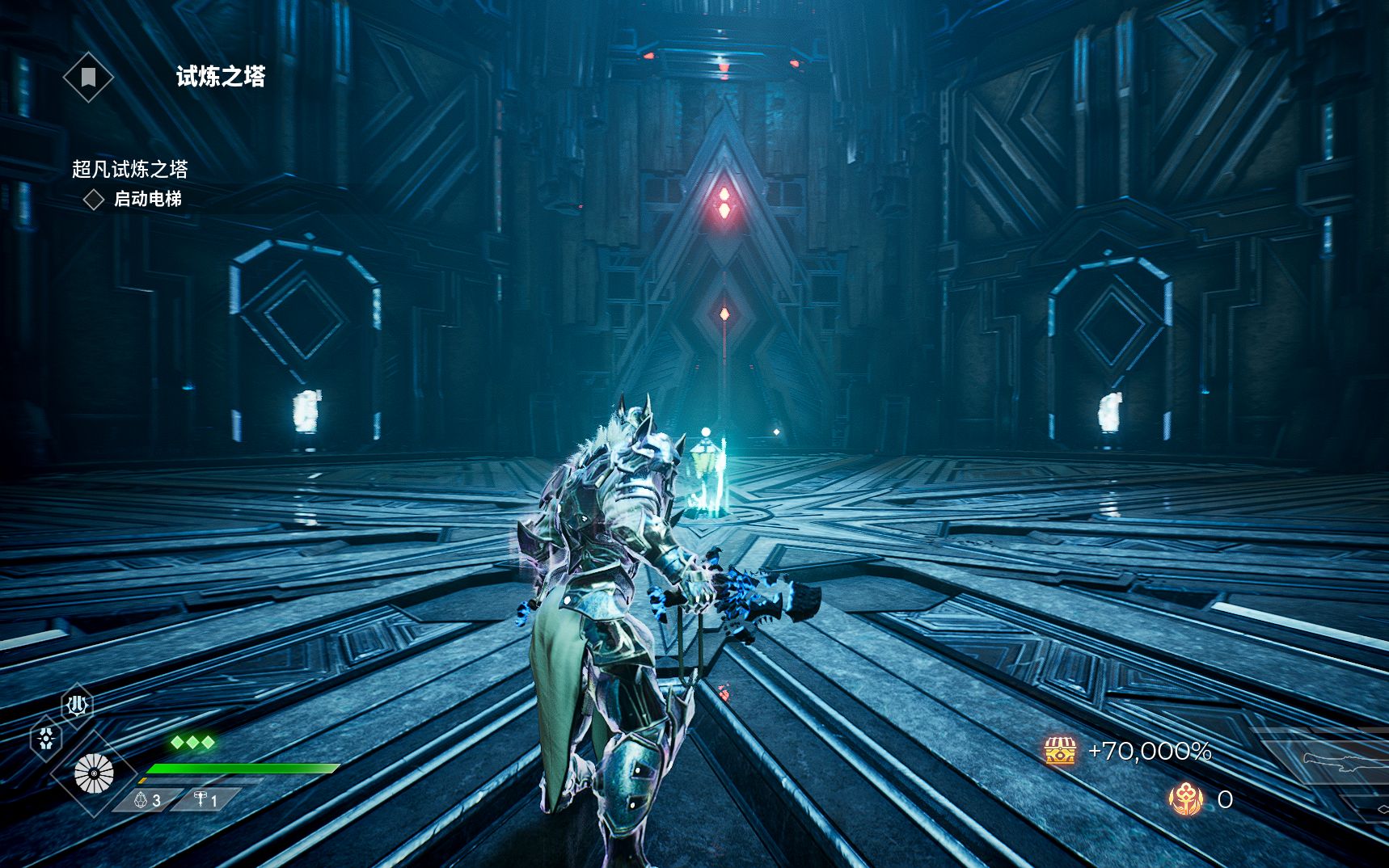
Task: Click the golden treasure chest bonus icon
Action: [x=1060, y=752]
